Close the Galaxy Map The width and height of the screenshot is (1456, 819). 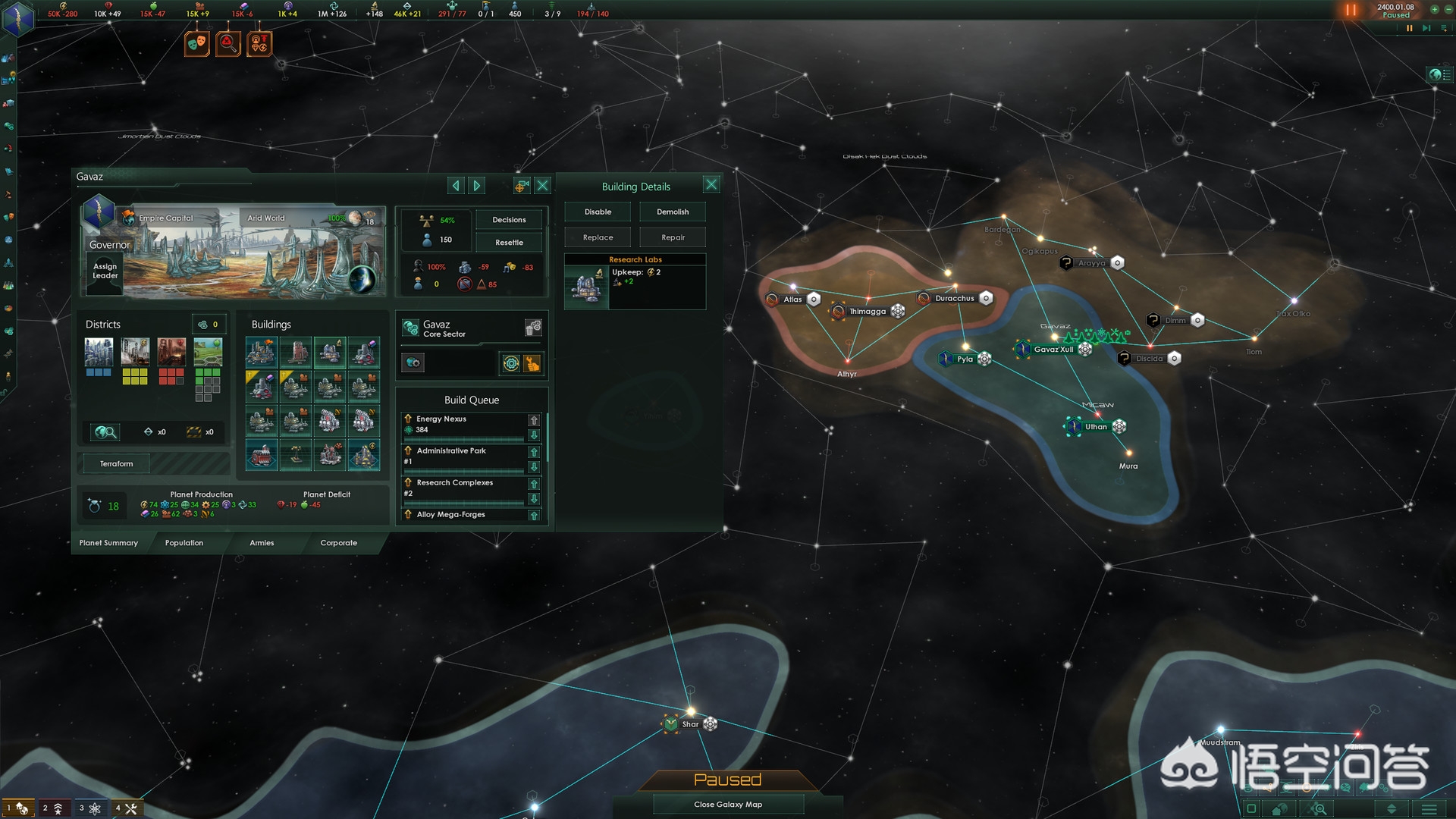[728, 805]
